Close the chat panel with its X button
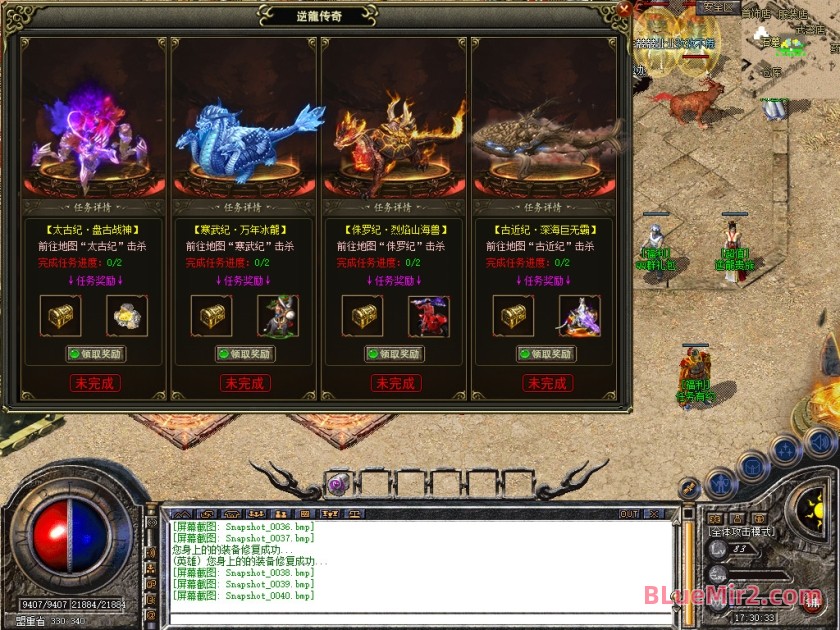This screenshot has height=630, width=840. tap(656, 514)
